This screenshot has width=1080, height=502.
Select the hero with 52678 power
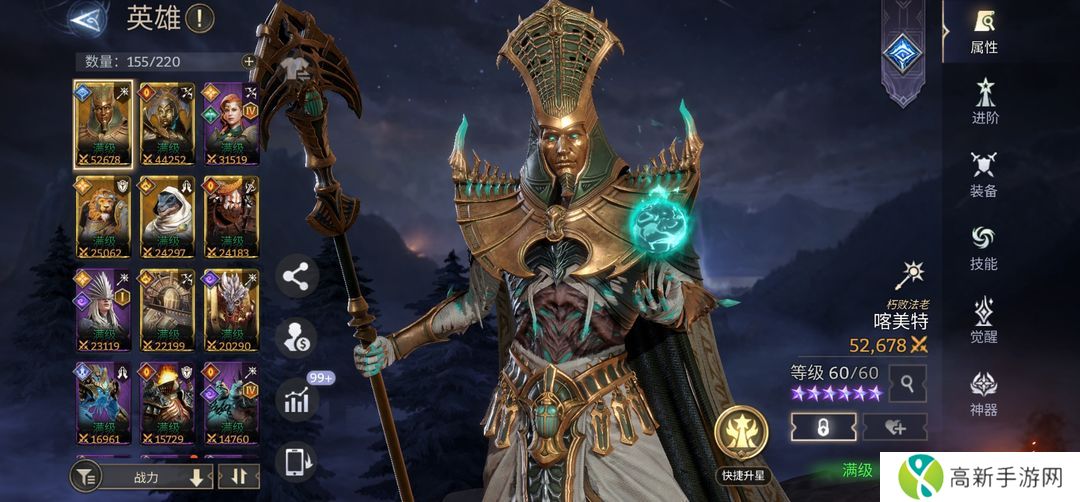pyautogui.click(x=104, y=123)
